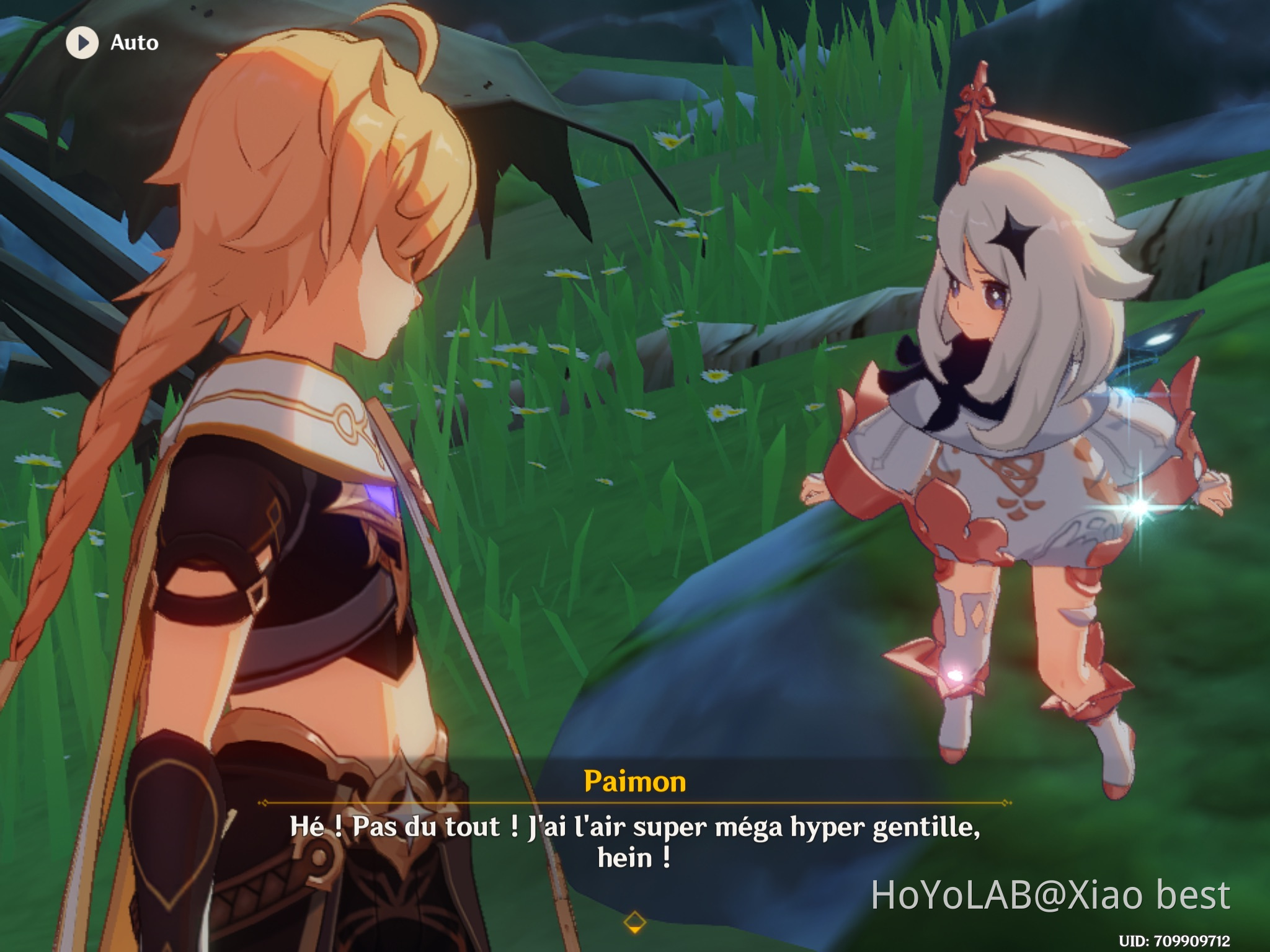Click the speaker name Paimon
The height and width of the screenshot is (952, 1270).
click(x=634, y=783)
